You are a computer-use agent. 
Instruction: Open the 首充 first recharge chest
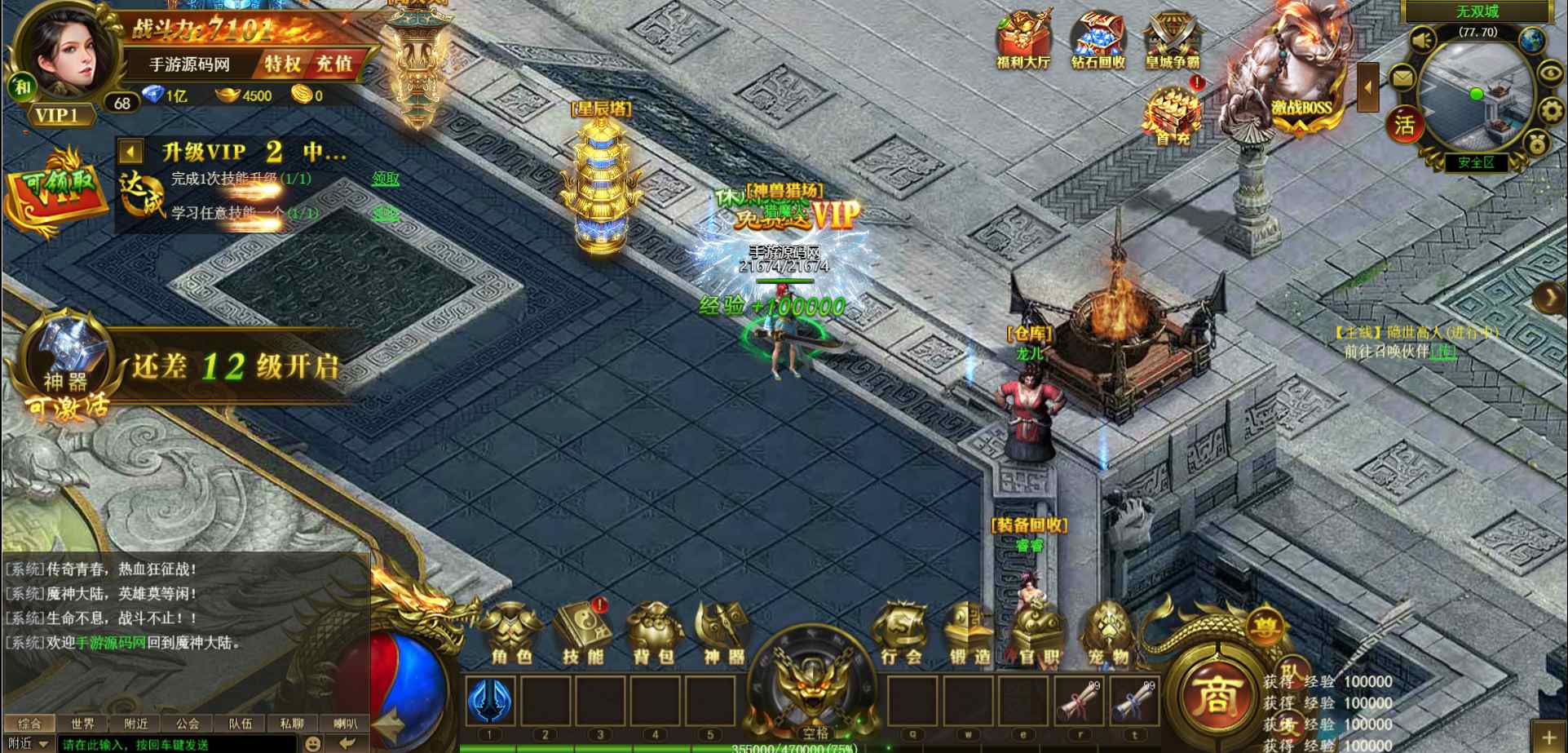click(1173, 116)
